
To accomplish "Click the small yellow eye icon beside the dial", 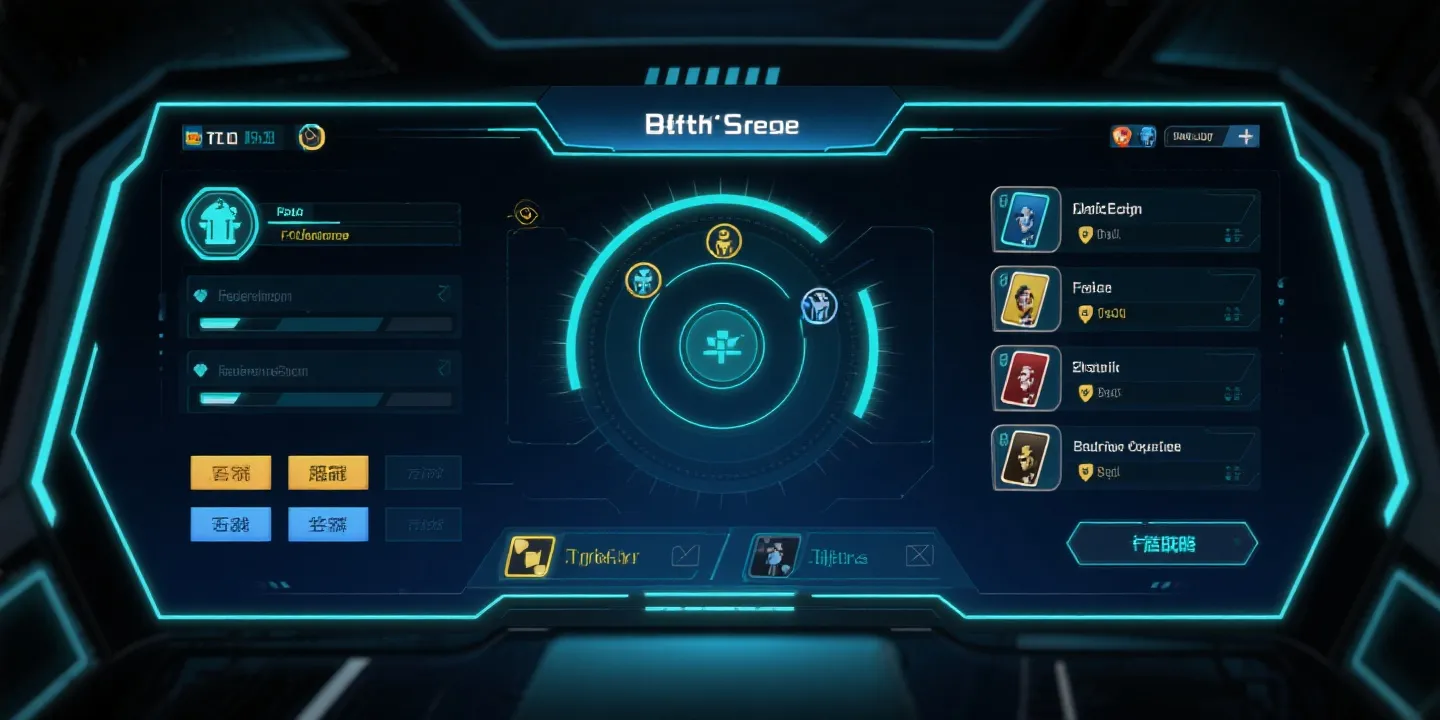I will pos(527,212).
